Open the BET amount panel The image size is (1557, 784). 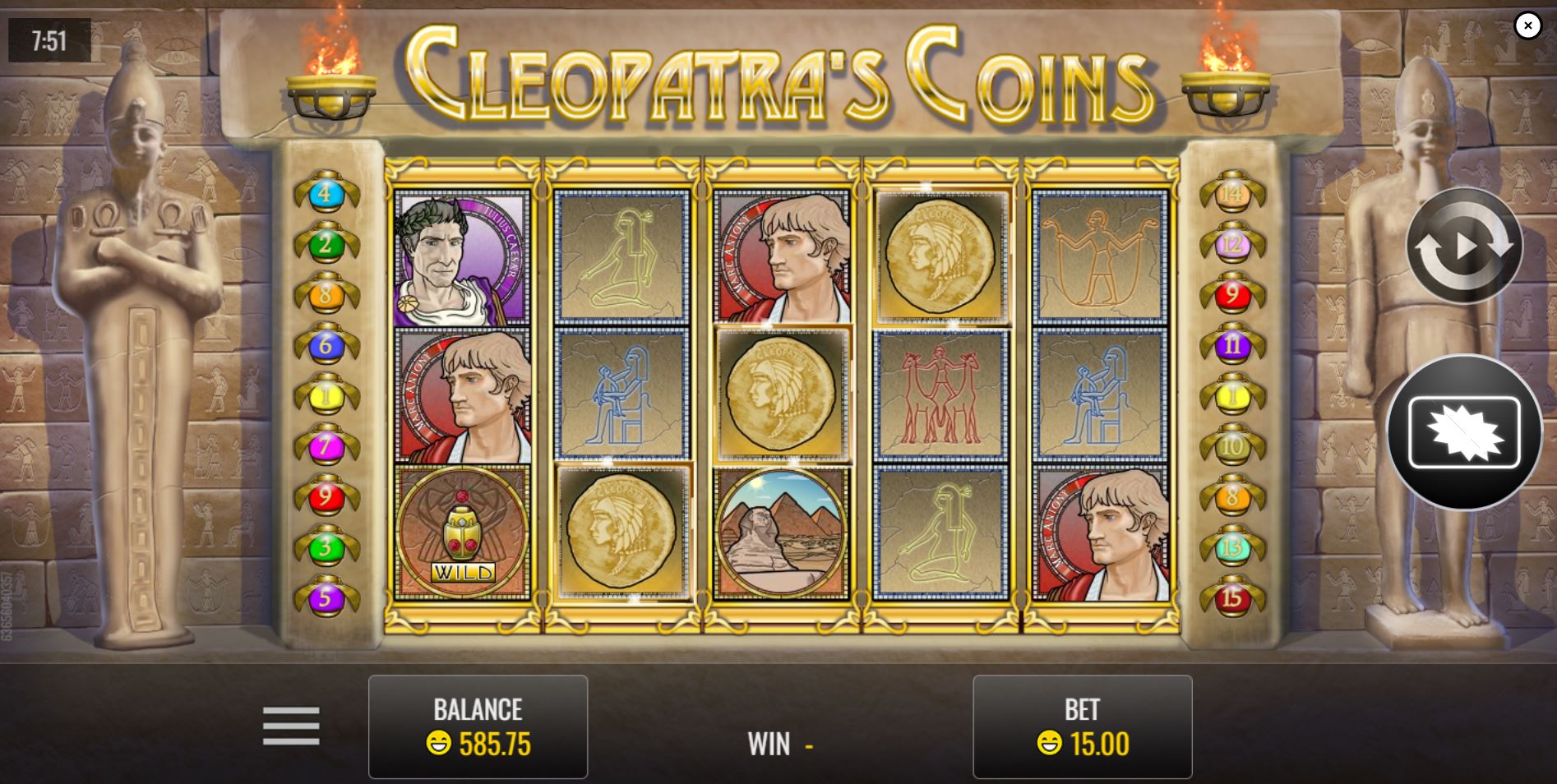point(1083,726)
